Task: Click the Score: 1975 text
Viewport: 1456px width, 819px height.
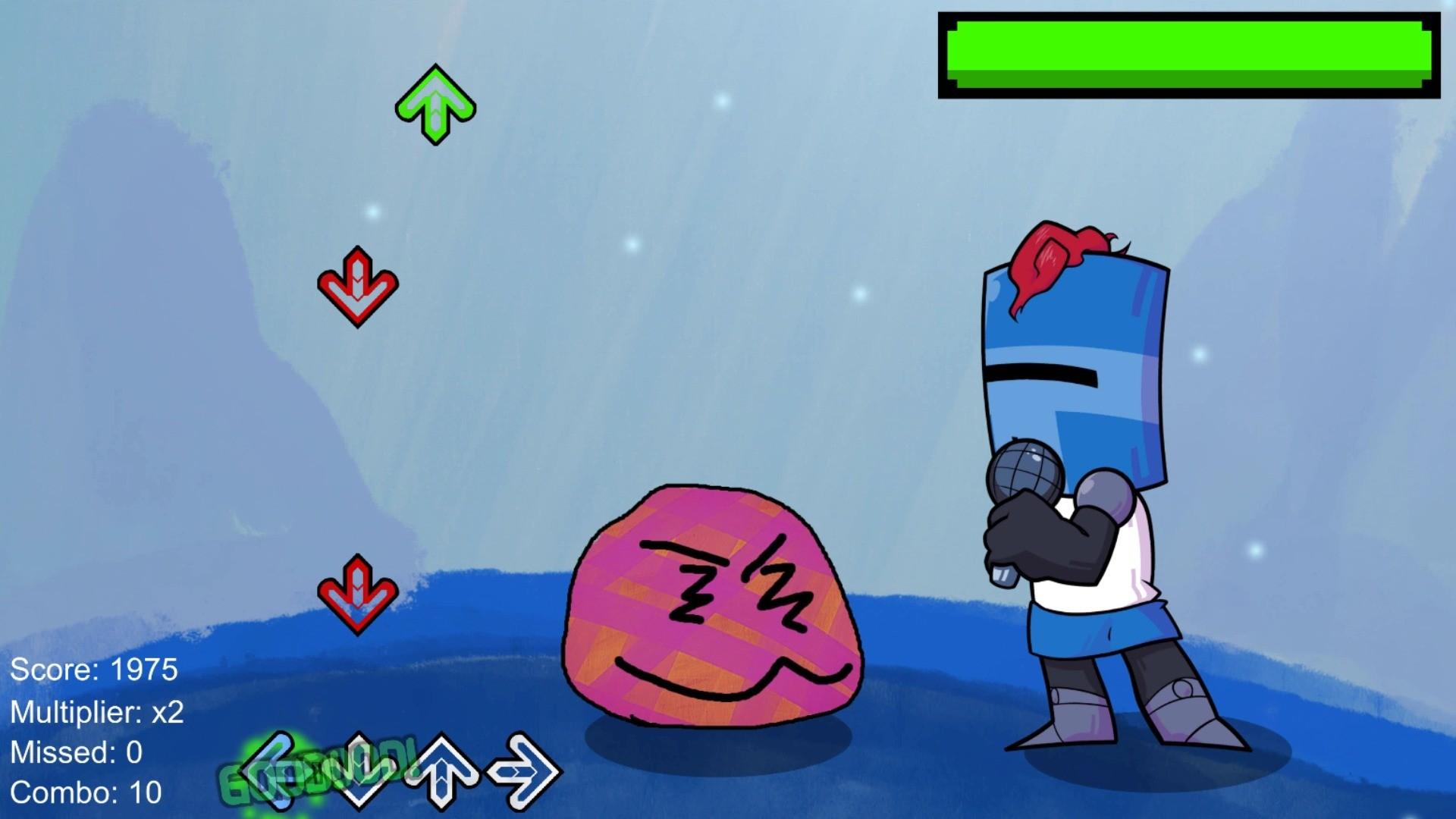Action: point(96,670)
